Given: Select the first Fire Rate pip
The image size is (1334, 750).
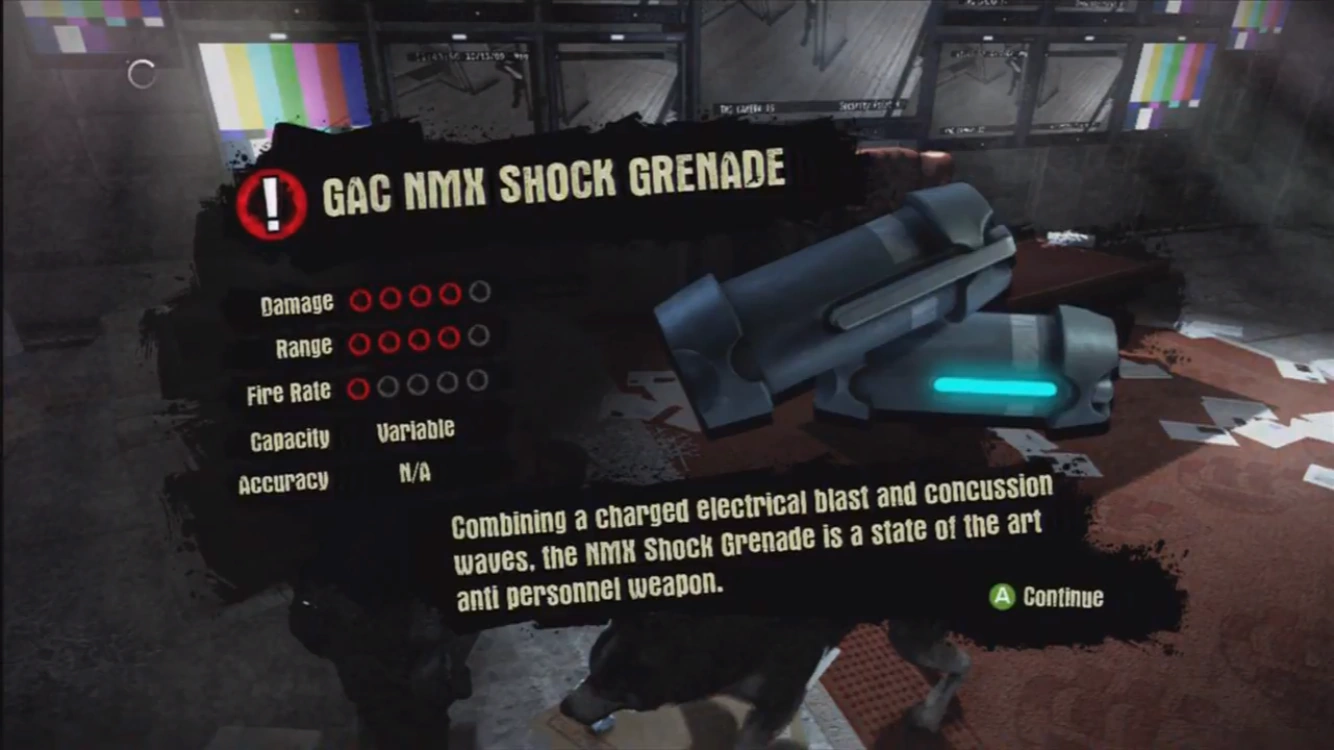Looking at the screenshot, I should [357, 385].
